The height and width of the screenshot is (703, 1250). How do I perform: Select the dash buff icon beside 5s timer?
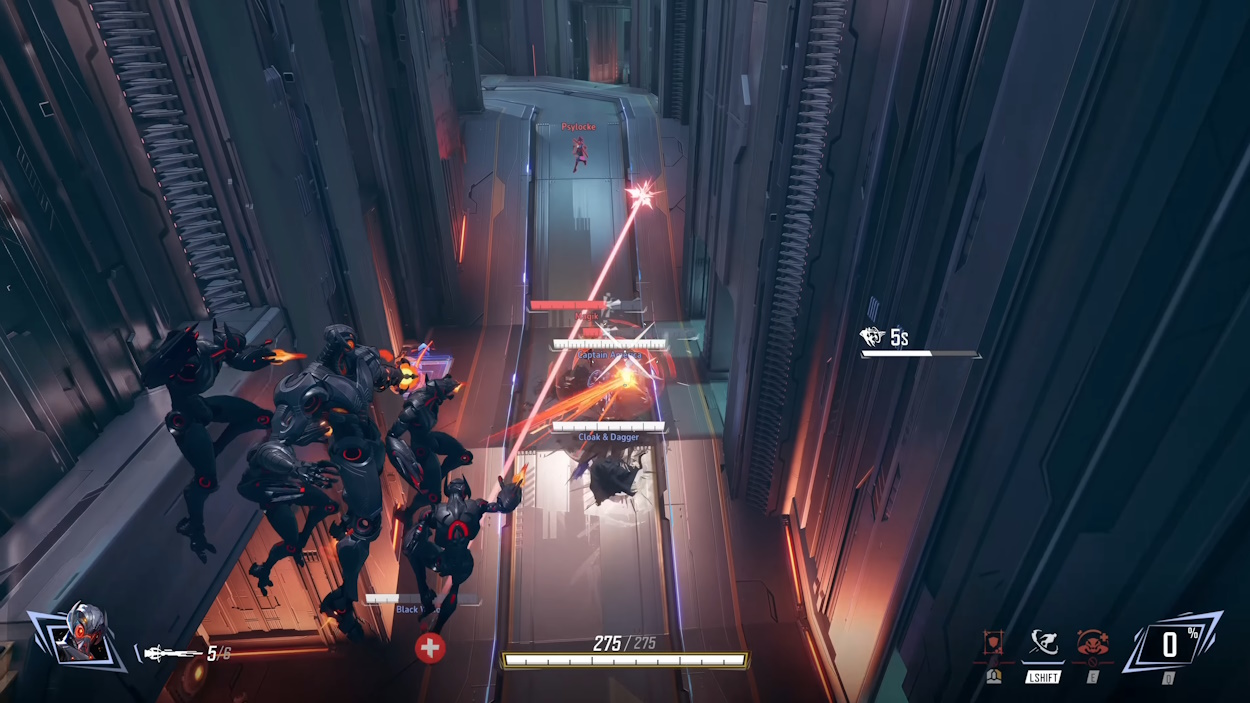pyautogui.click(x=873, y=337)
